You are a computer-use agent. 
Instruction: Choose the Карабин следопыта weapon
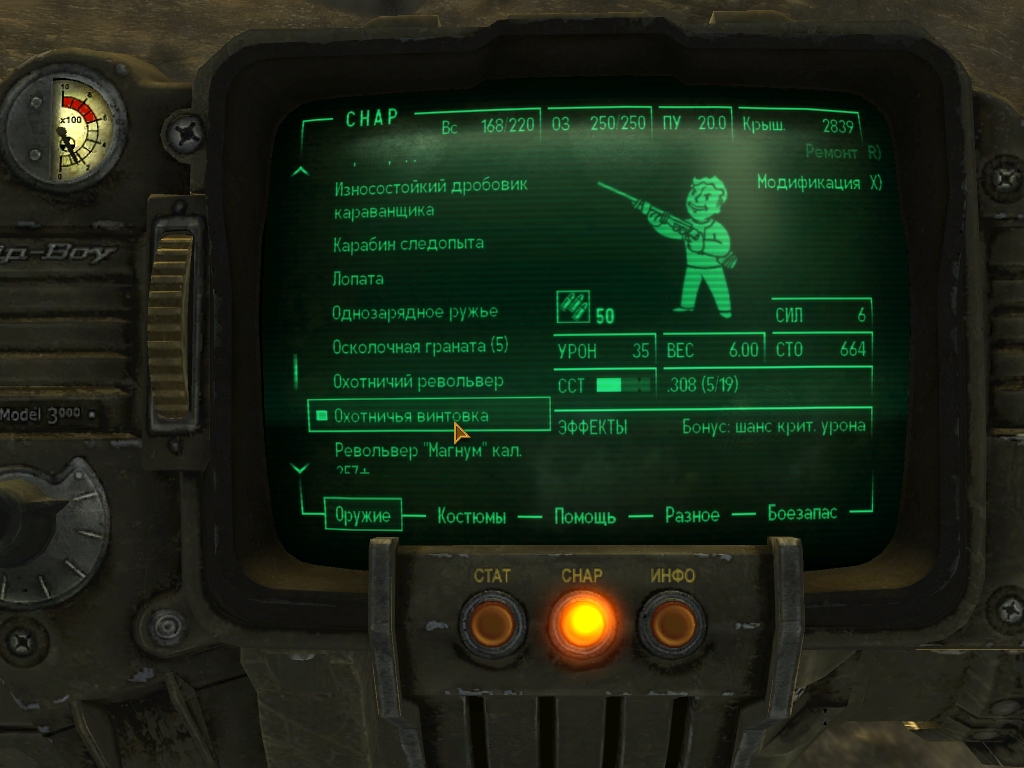(x=408, y=244)
